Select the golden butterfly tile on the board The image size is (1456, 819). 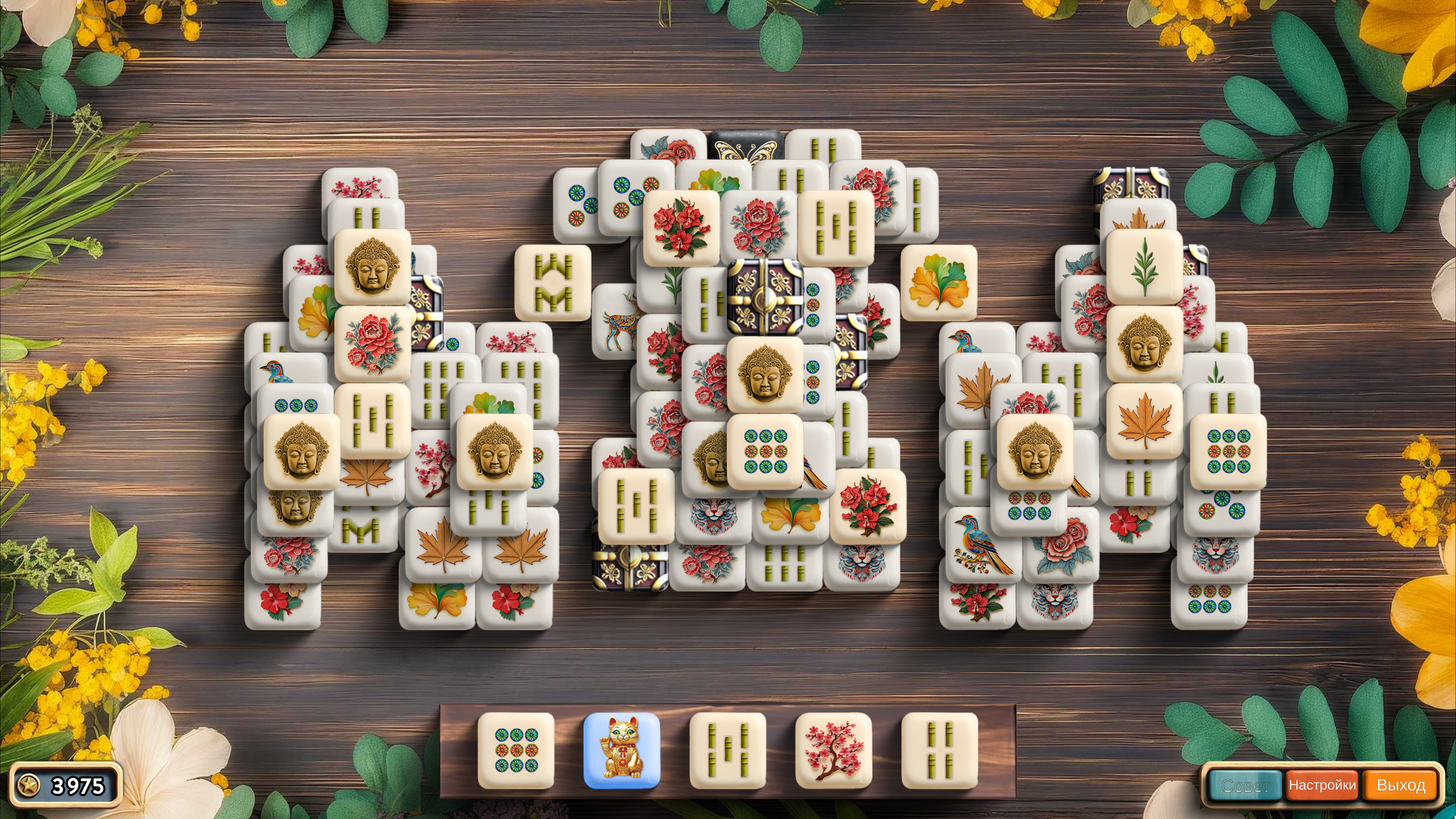point(745,147)
